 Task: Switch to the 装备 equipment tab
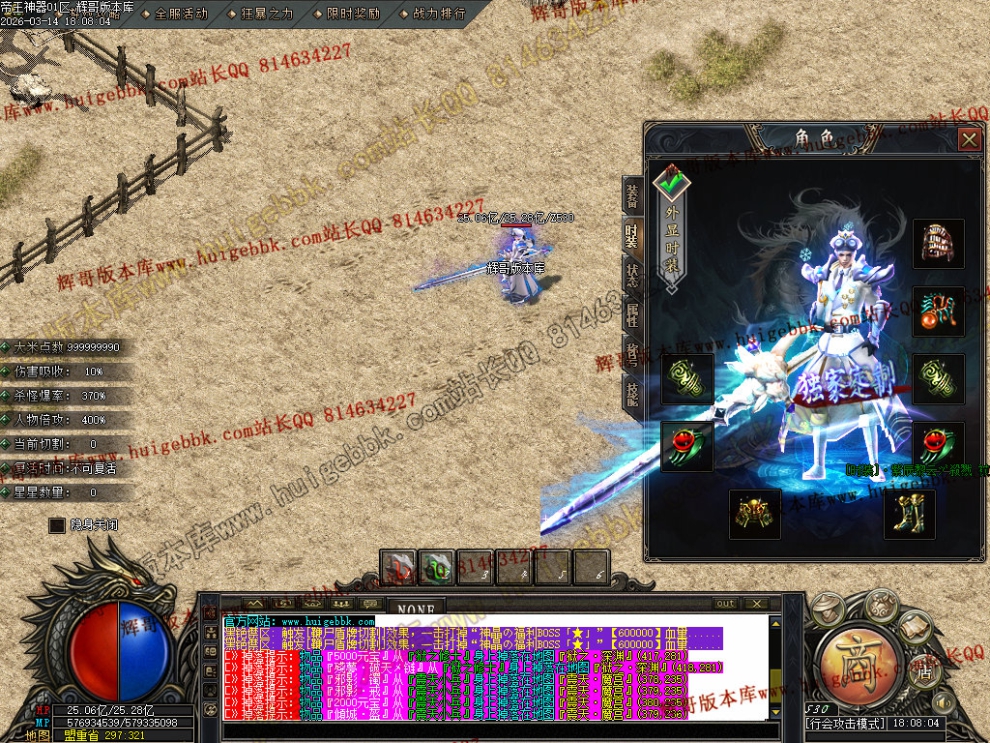point(632,195)
